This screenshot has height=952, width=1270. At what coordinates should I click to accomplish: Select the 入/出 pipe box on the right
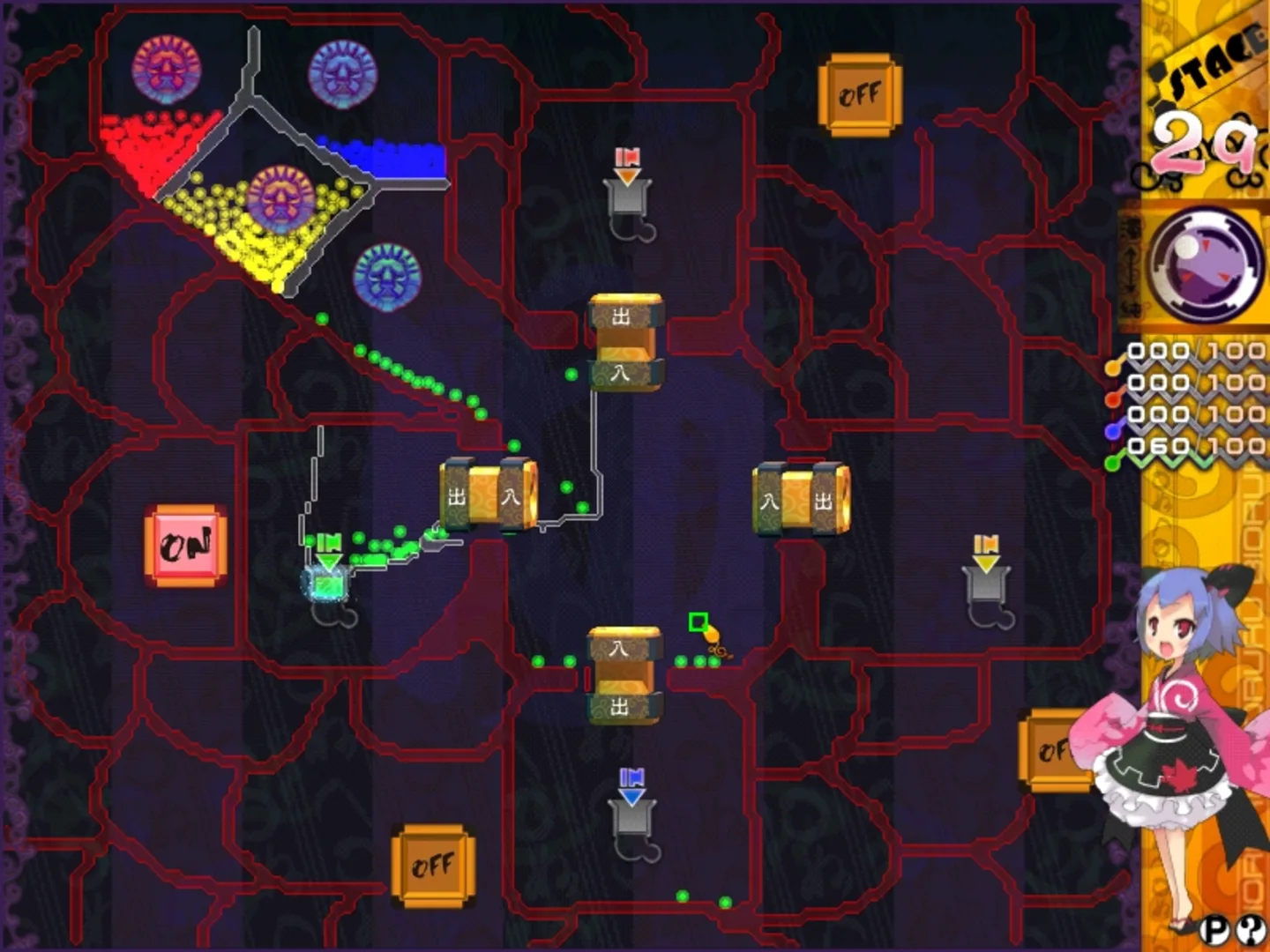(801, 498)
